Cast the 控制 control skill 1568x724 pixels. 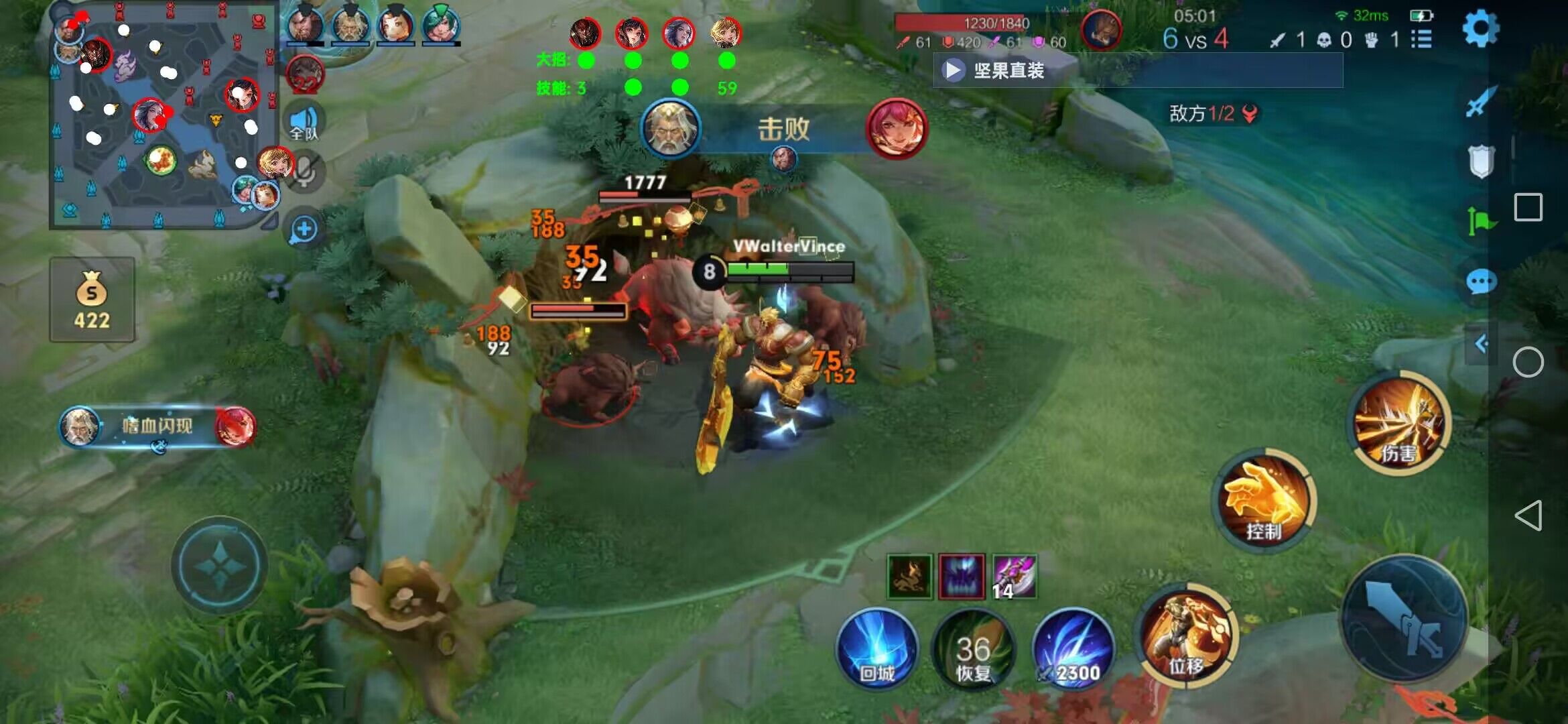click(1264, 500)
